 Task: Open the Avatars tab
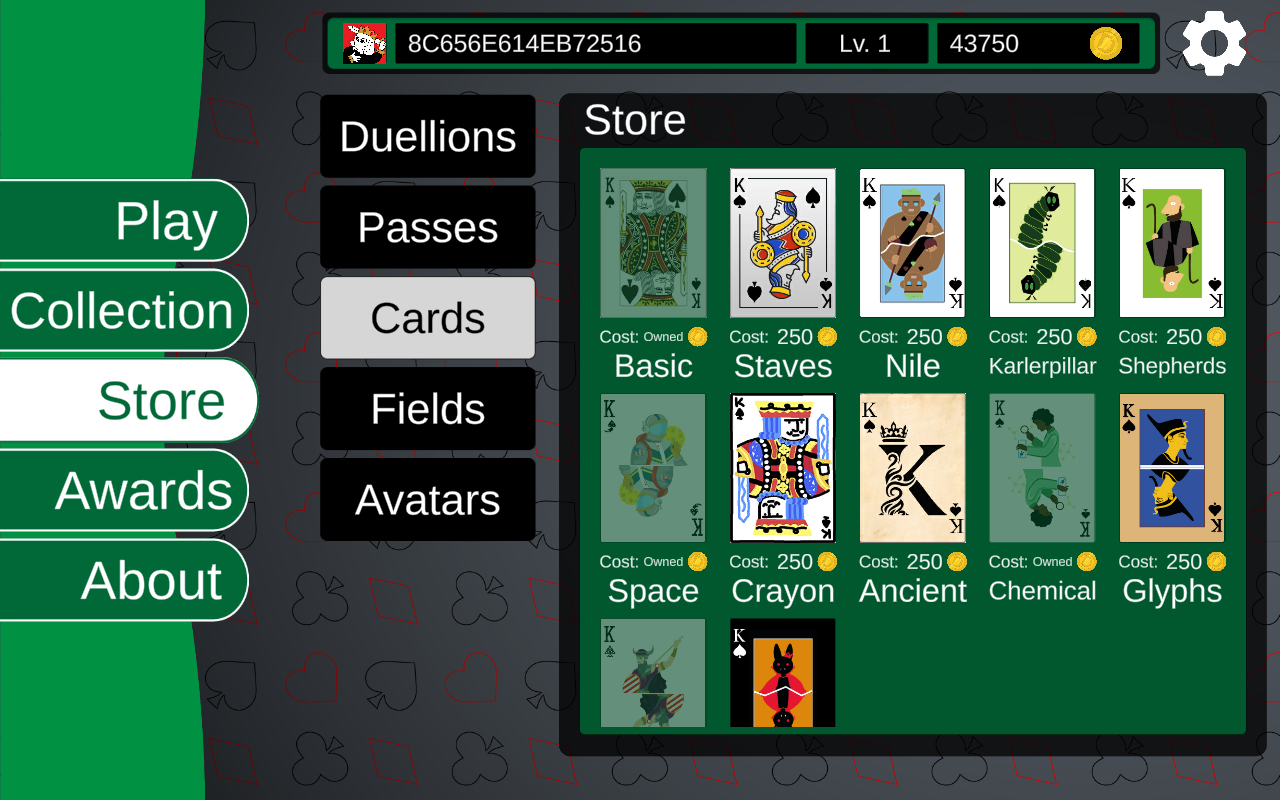coord(427,499)
